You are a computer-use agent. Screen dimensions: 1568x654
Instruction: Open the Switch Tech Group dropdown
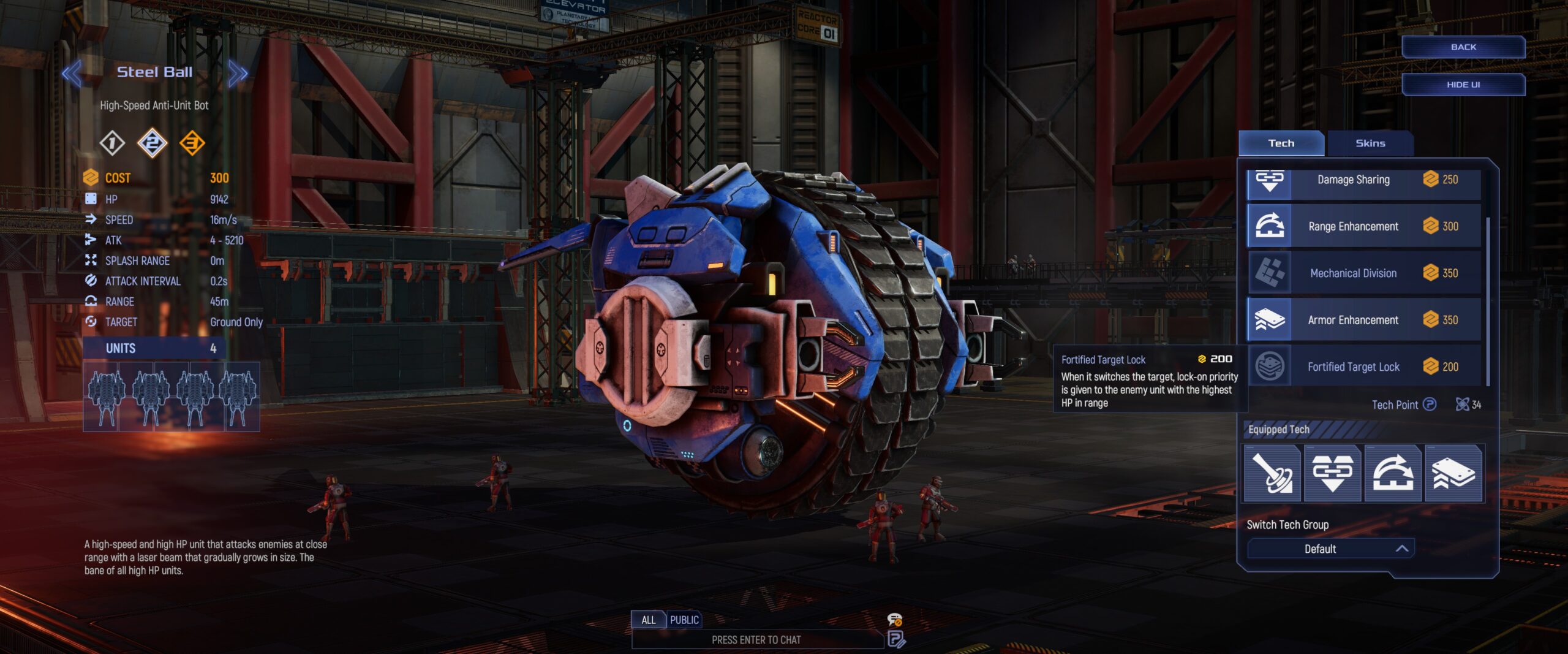click(1330, 549)
